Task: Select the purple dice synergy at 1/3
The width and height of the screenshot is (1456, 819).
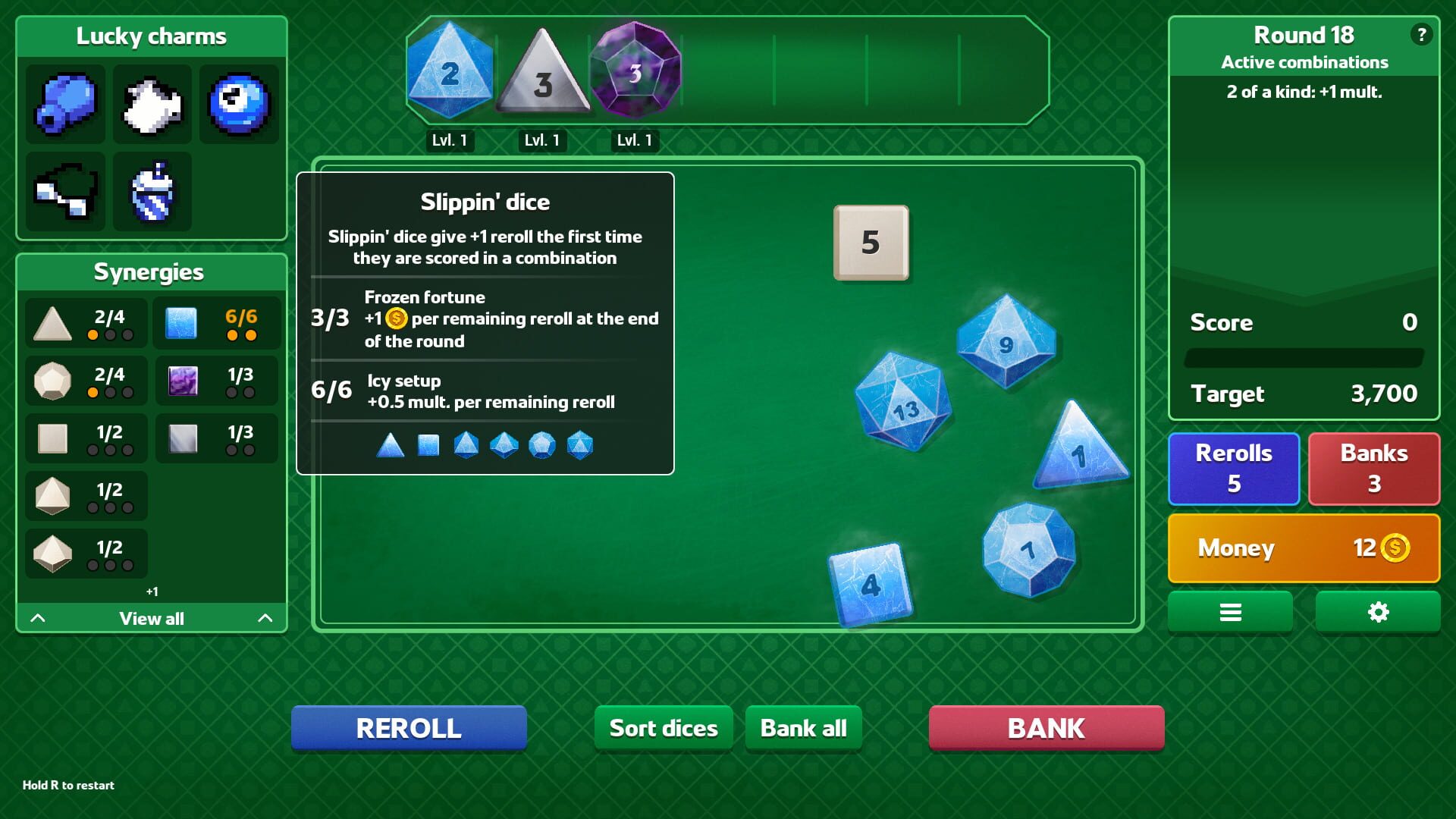Action: [x=216, y=381]
